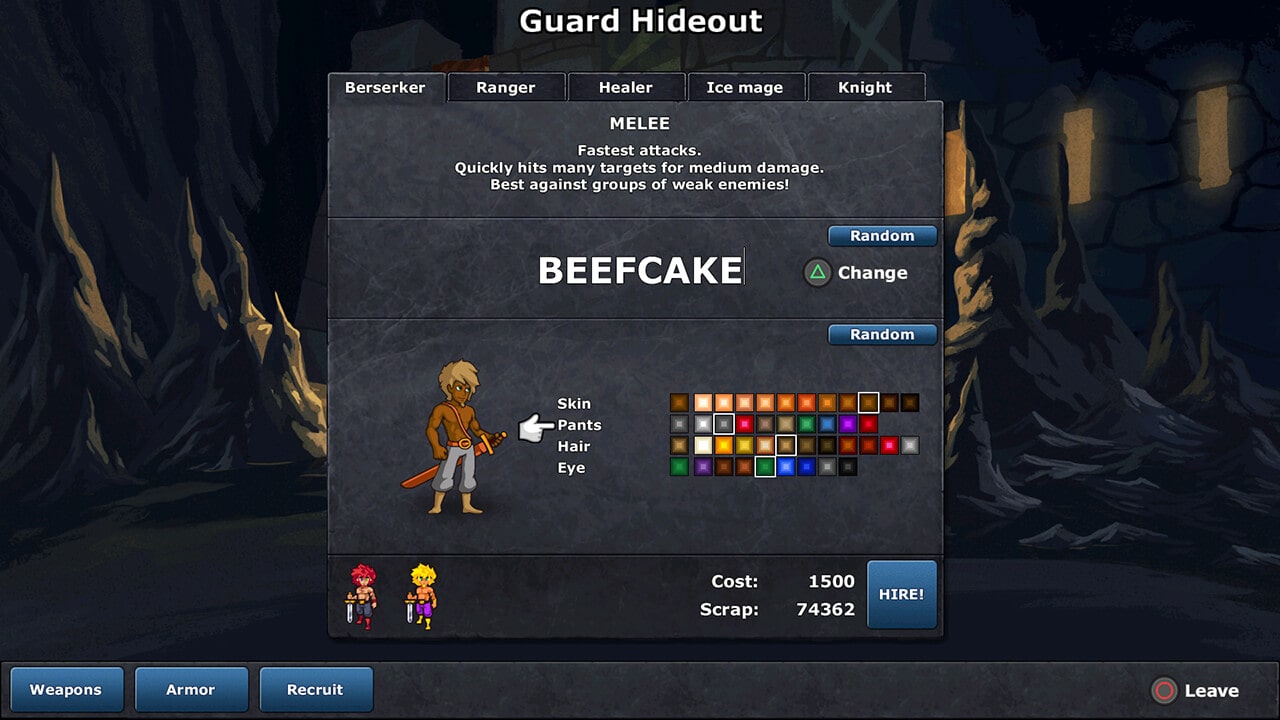Open the Ice mage tab
The height and width of the screenshot is (720, 1280).
click(745, 87)
